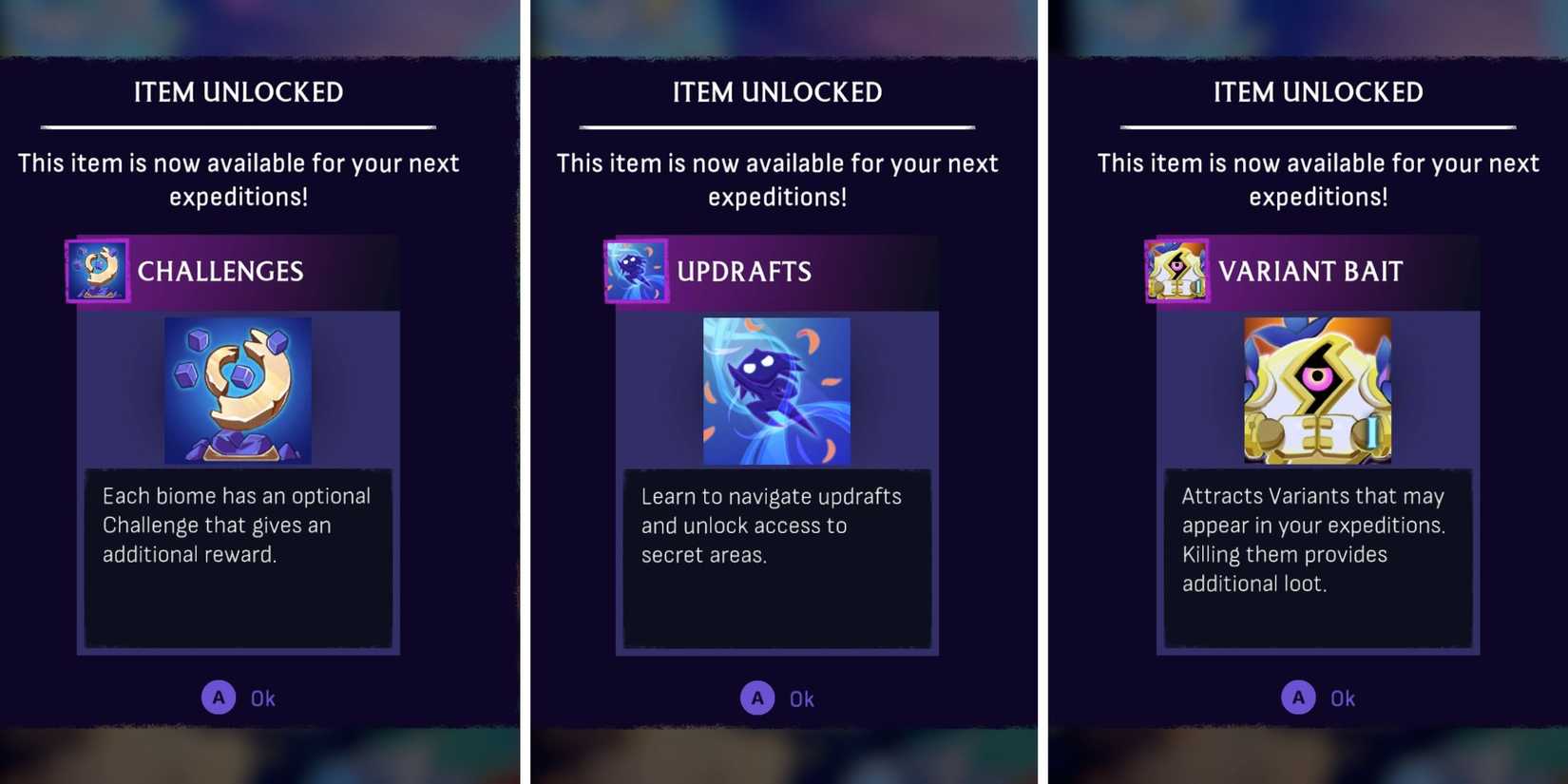The image size is (1568, 784).
Task: Select the Variant Bait armor icon
Action: click(1176, 271)
